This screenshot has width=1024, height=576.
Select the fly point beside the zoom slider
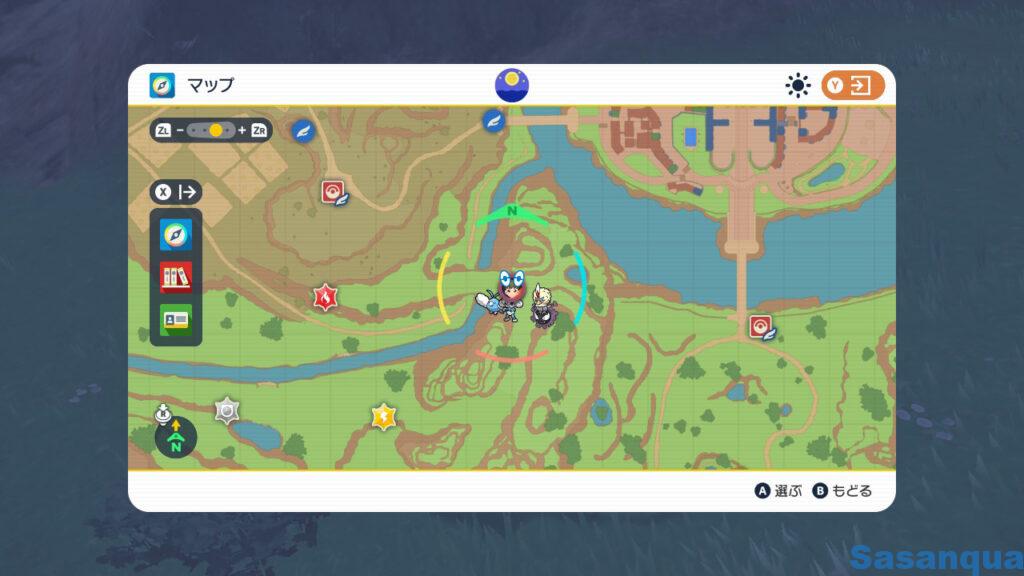coord(302,130)
